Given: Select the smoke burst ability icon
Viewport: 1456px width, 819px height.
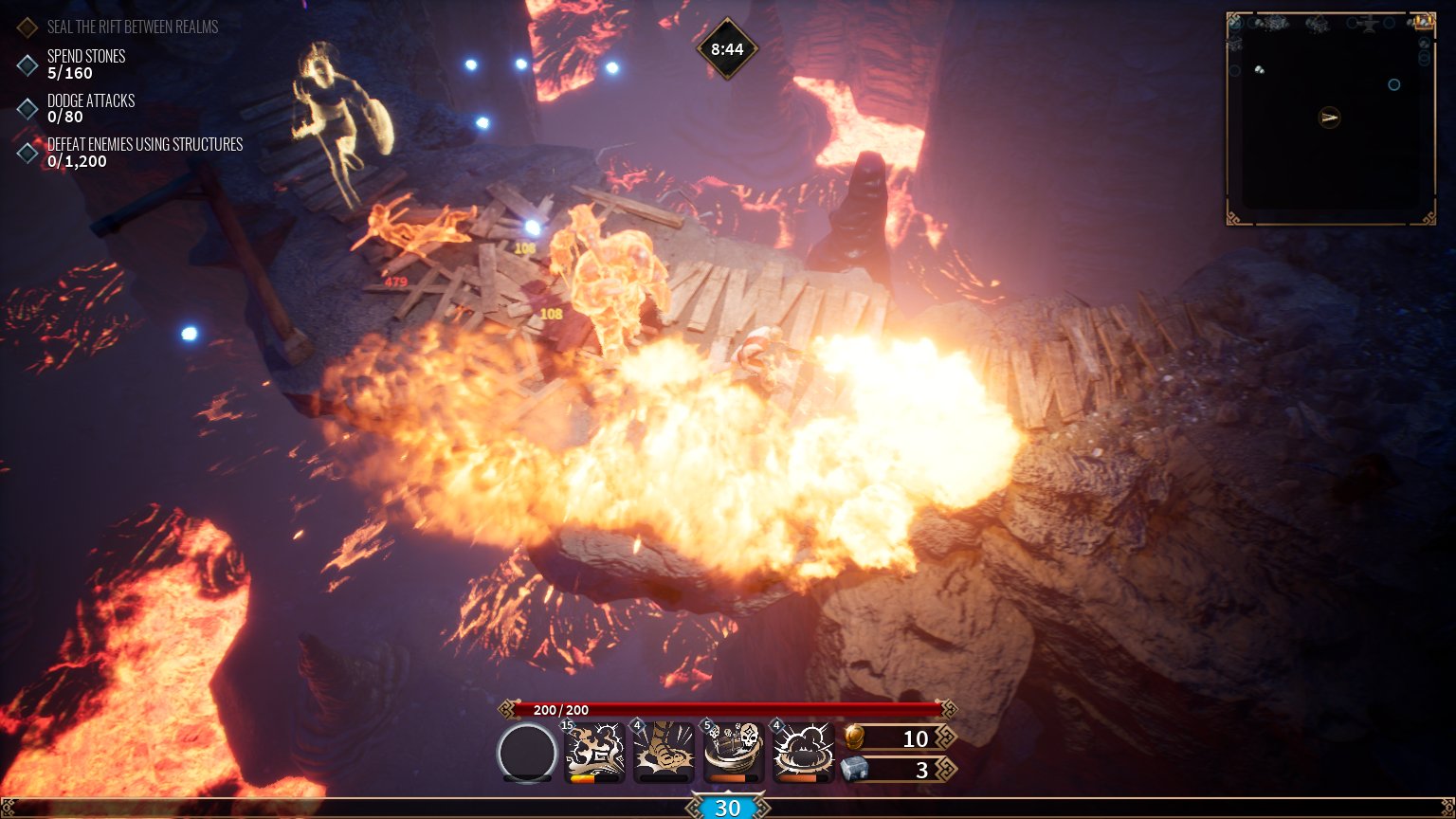Looking at the screenshot, I should [803, 751].
